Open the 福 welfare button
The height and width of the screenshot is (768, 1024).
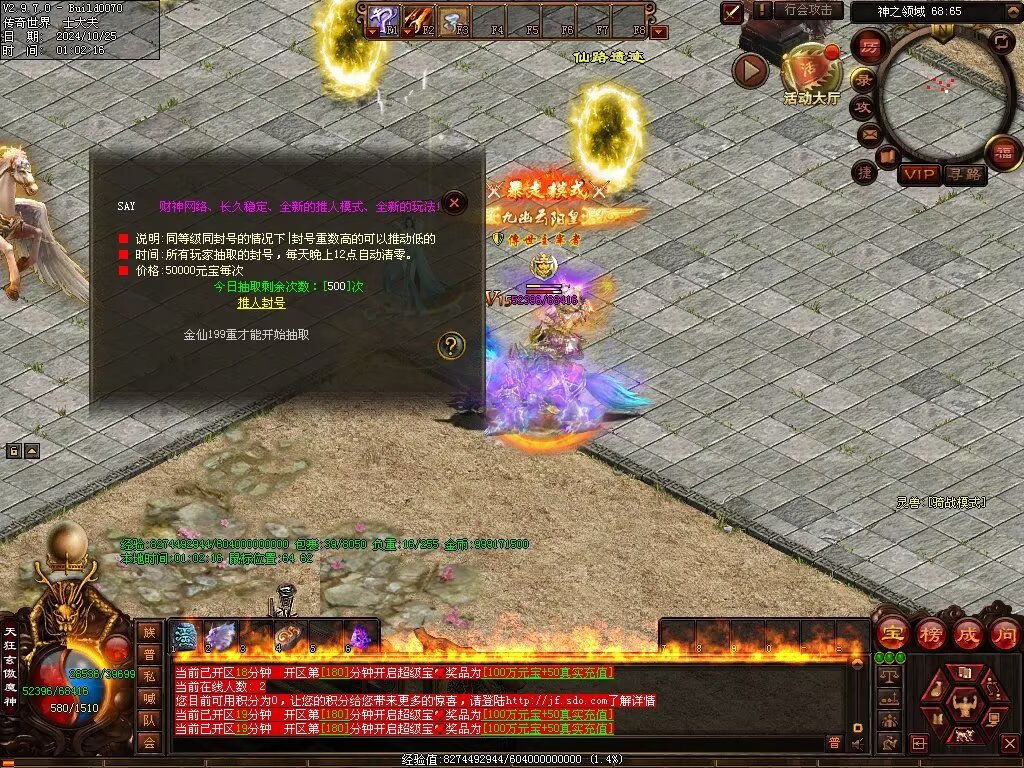[1003, 153]
